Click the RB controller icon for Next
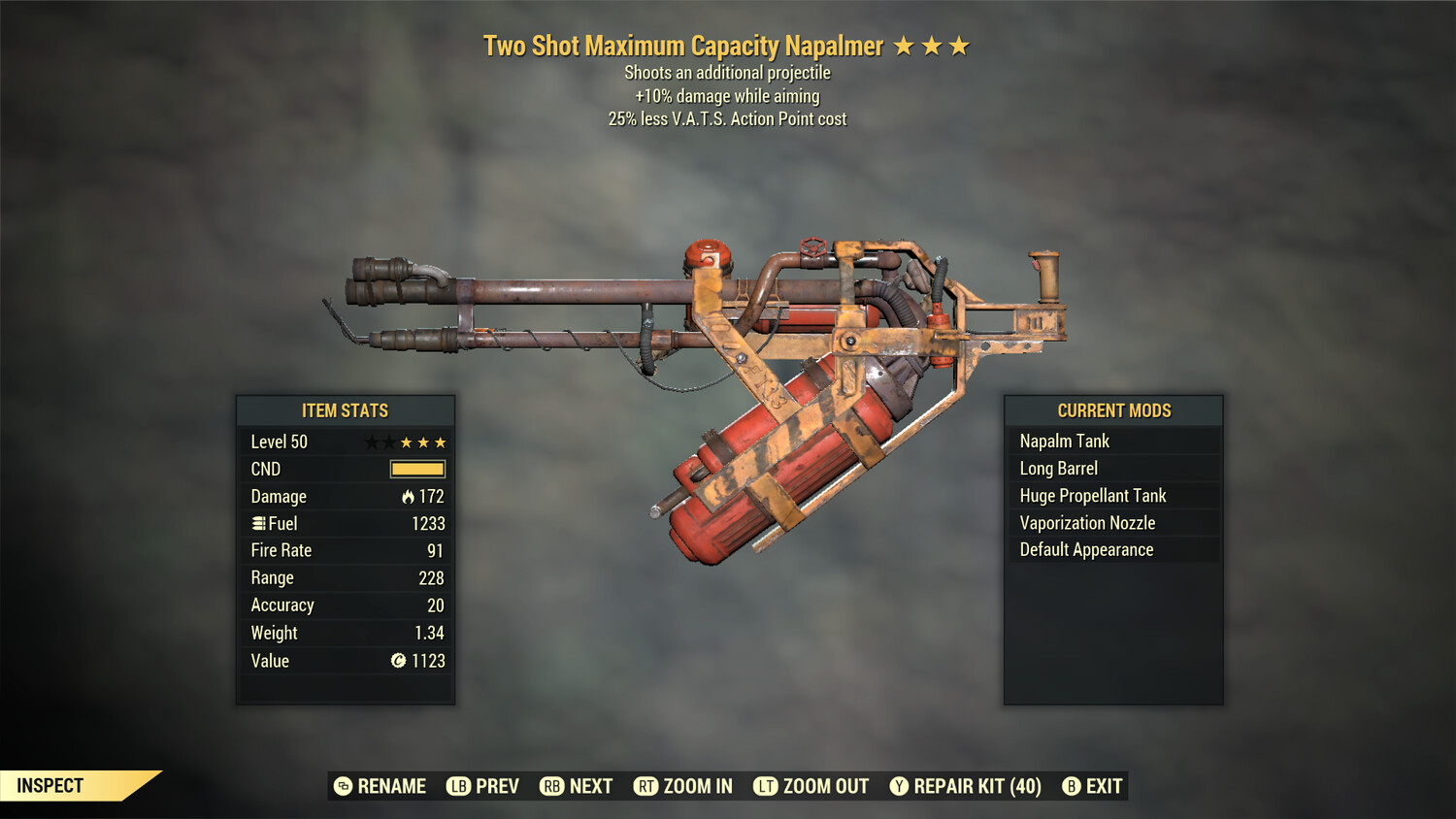The width and height of the screenshot is (1456, 819). (x=553, y=786)
